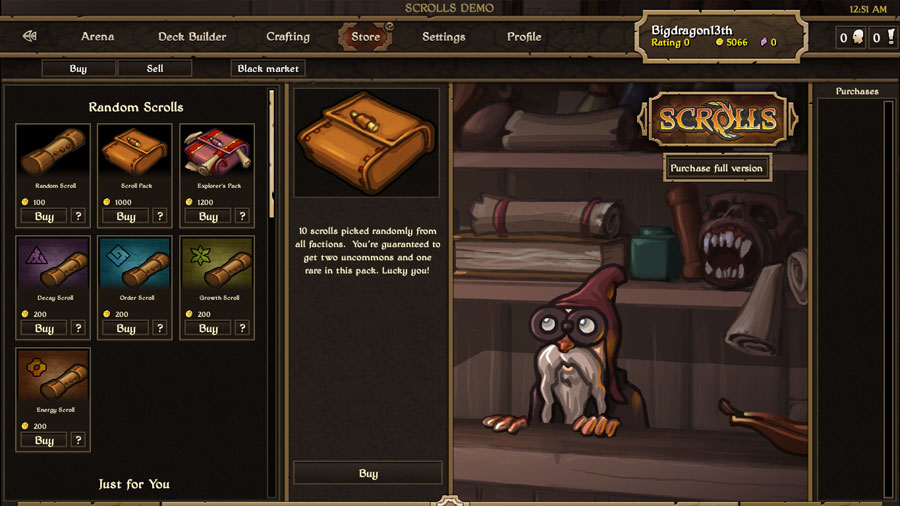The height and width of the screenshot is (506, 900).
Task: Click the back arrow icon
Action: pos(30,37)
